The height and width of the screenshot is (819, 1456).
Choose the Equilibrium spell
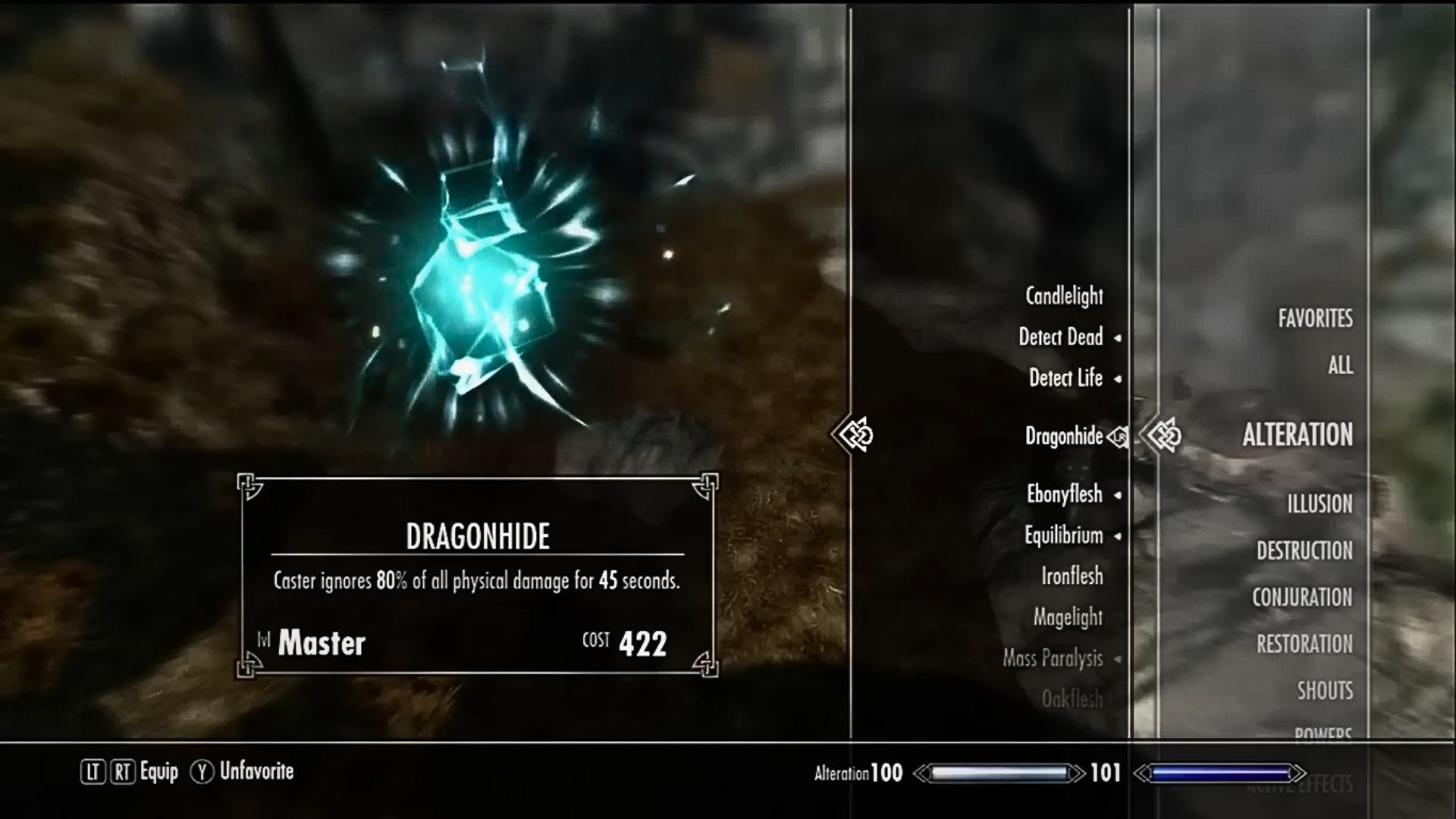tap(1063, 535)
